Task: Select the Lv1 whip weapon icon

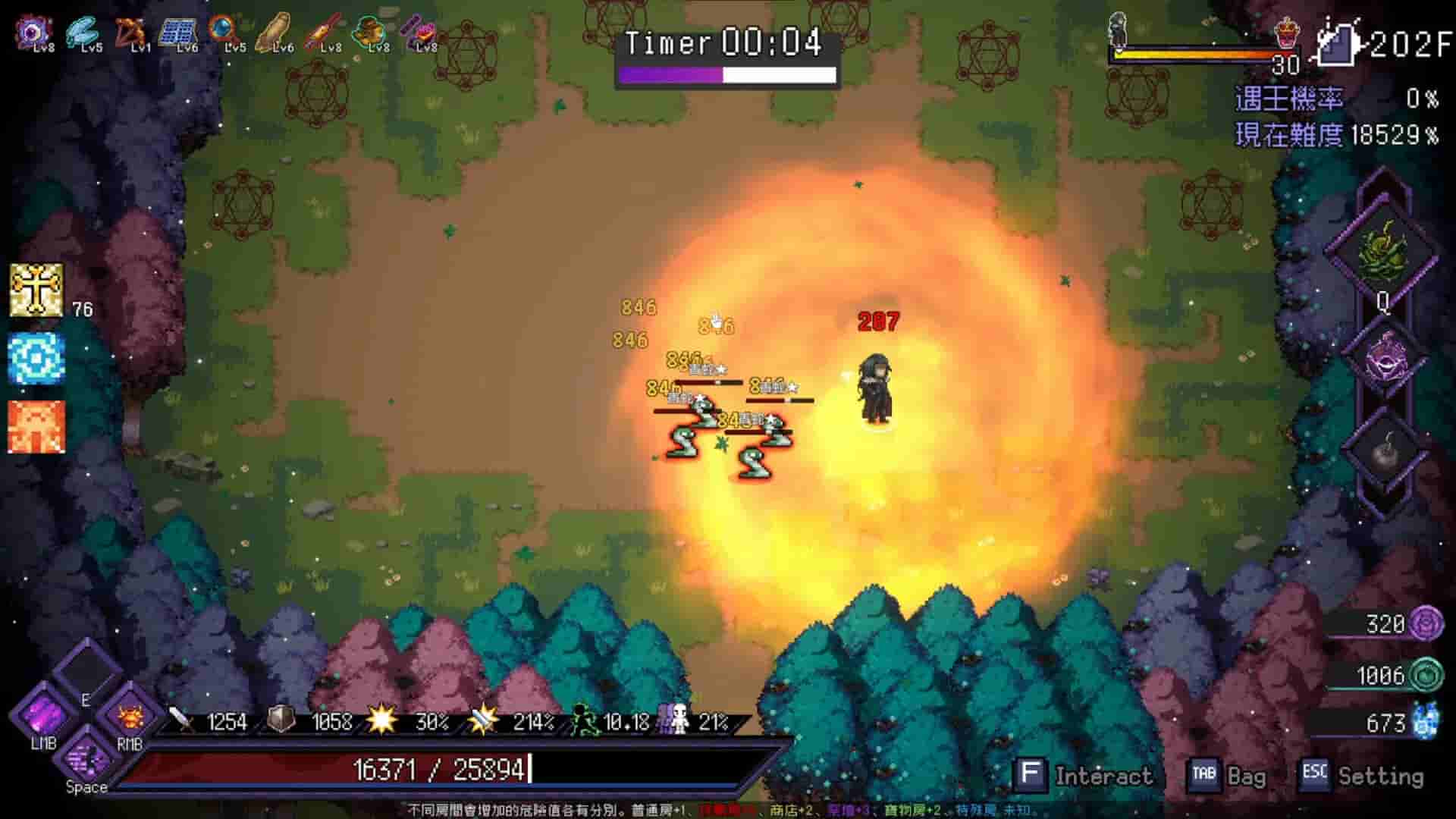Action: tap(133, 30)
